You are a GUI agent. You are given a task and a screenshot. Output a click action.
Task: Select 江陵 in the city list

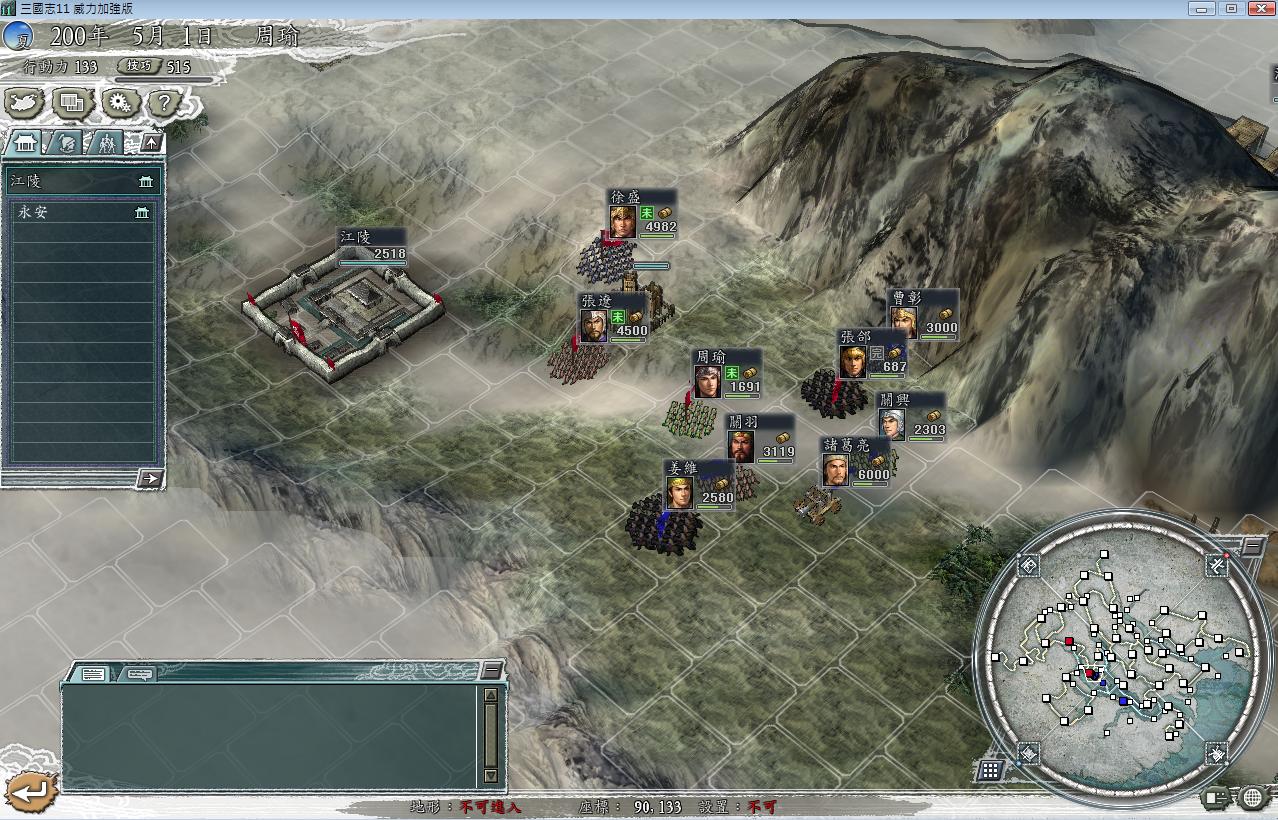[x=82, y=182]
